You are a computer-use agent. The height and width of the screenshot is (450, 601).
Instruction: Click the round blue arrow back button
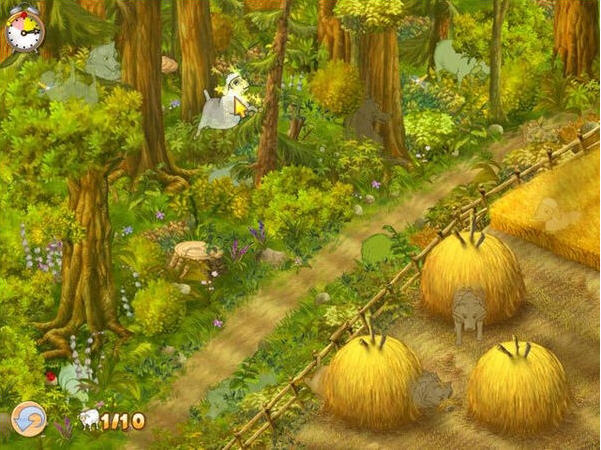pyautogui.click(x=27, y=418)
